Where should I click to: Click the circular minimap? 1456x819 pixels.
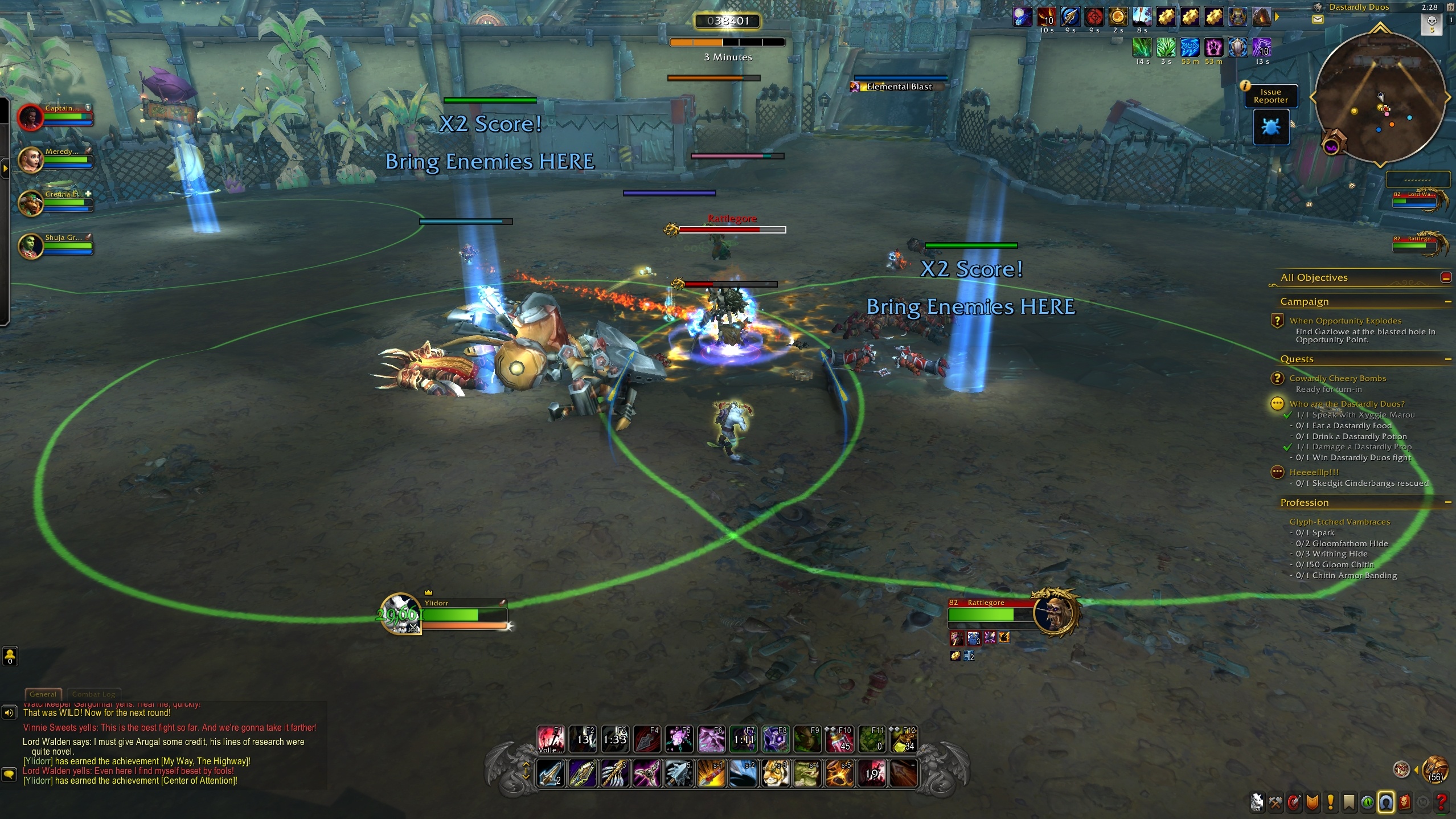click(1380, 100)
